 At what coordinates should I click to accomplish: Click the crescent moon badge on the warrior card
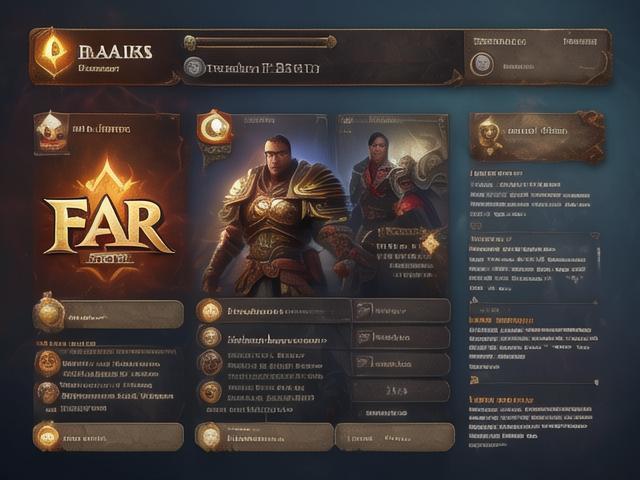tap(215, 129)
